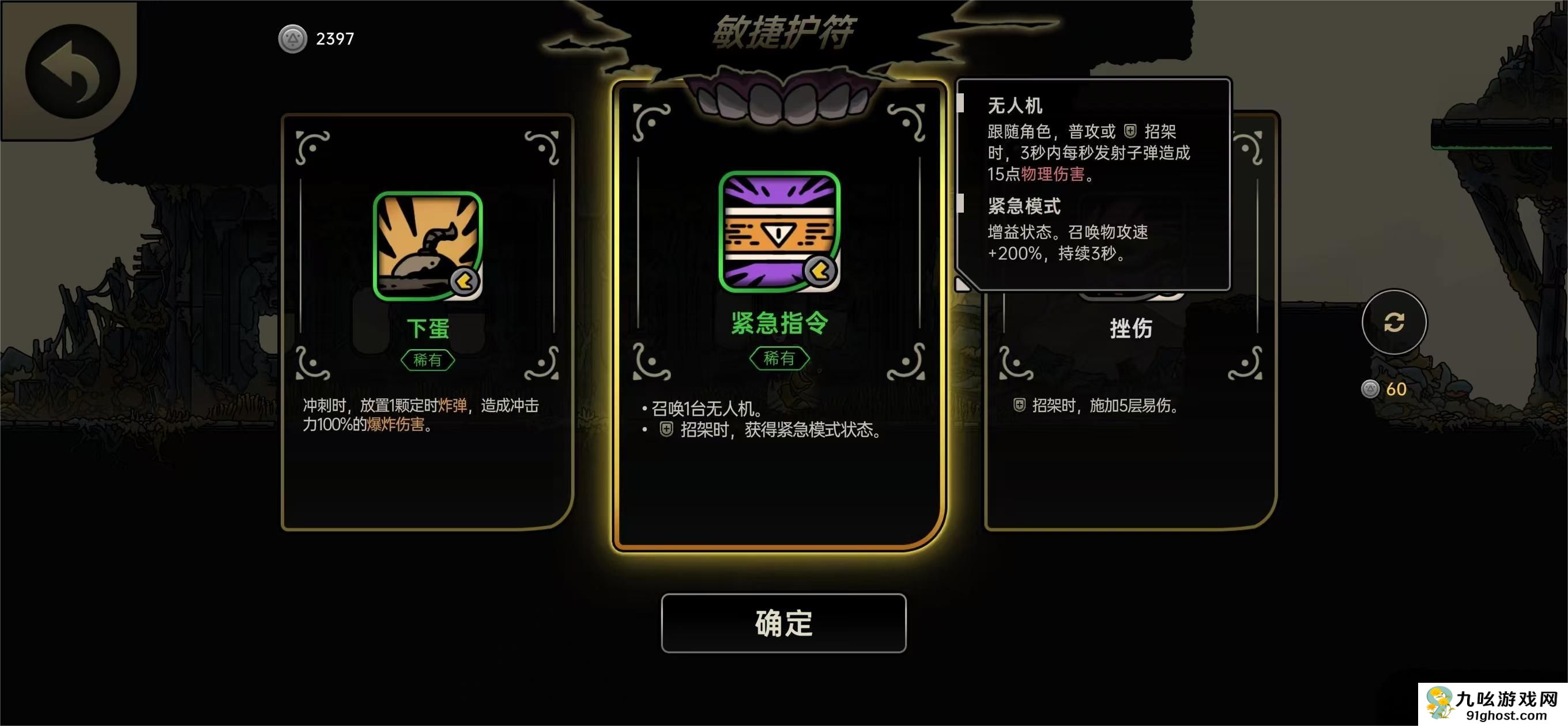This screenshot has height=726, width=1568.
Task: Toggle the shield marker beside 招架时 bullet
Action: tap(666, 432)
